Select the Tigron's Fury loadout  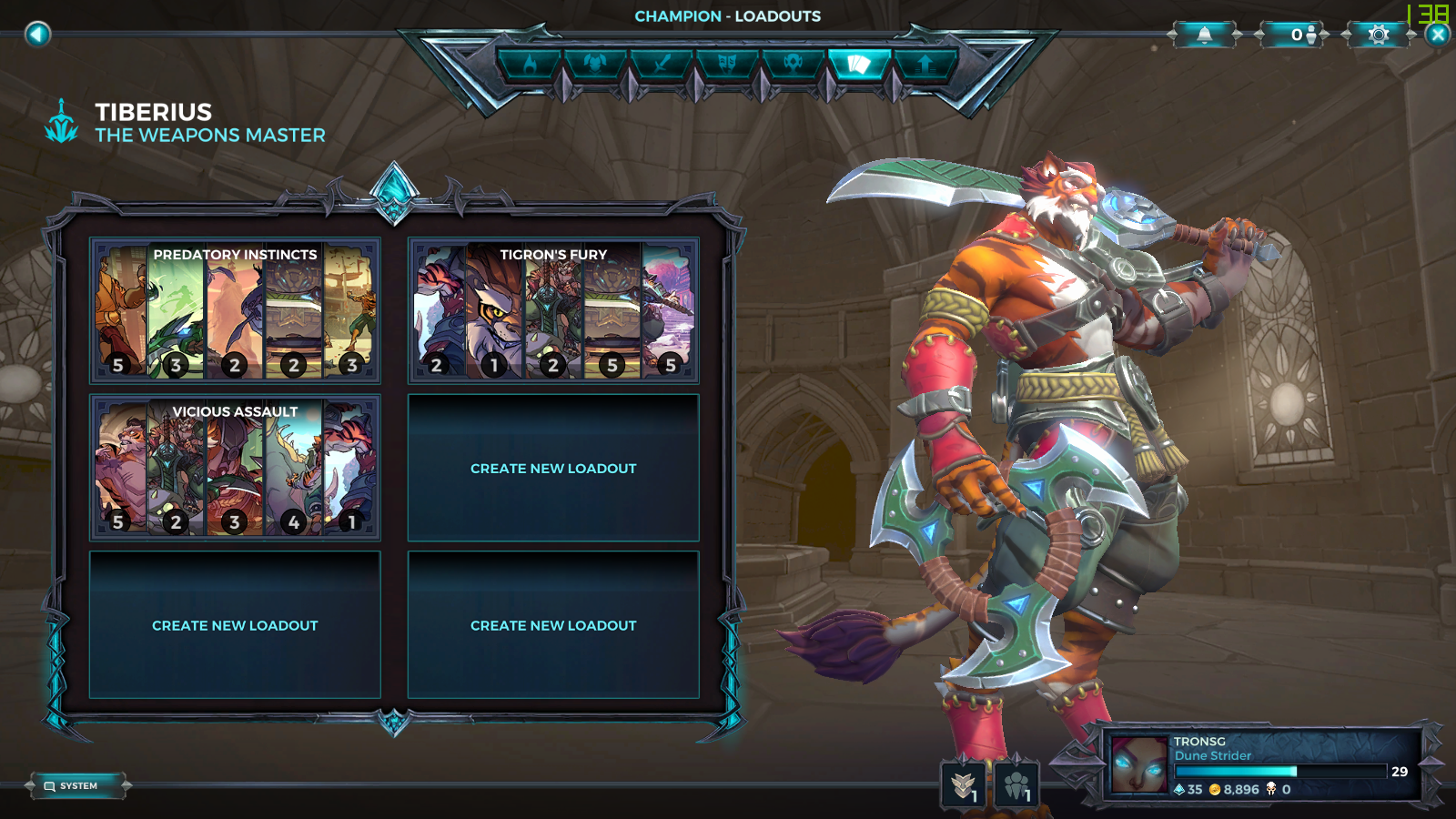pyautogui.click(x=553, y=310)
